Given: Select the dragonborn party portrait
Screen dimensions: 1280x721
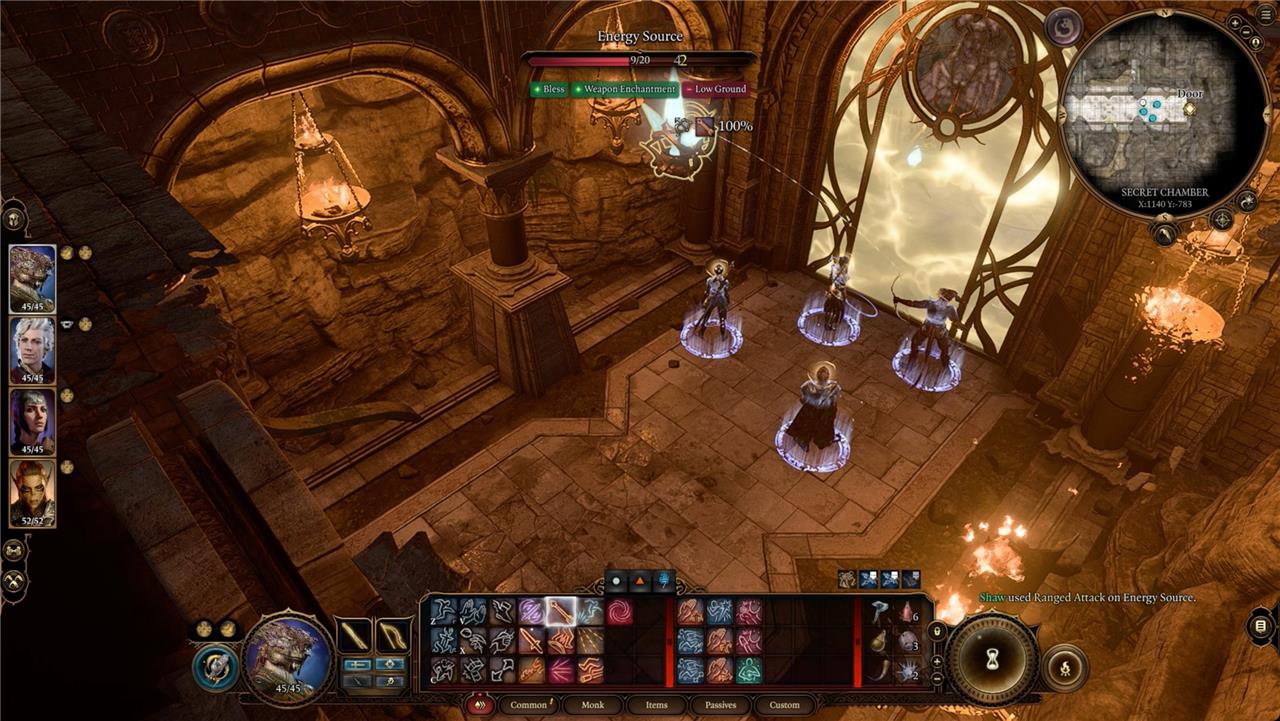Looking at the screenshot, I should click(32, 279).
